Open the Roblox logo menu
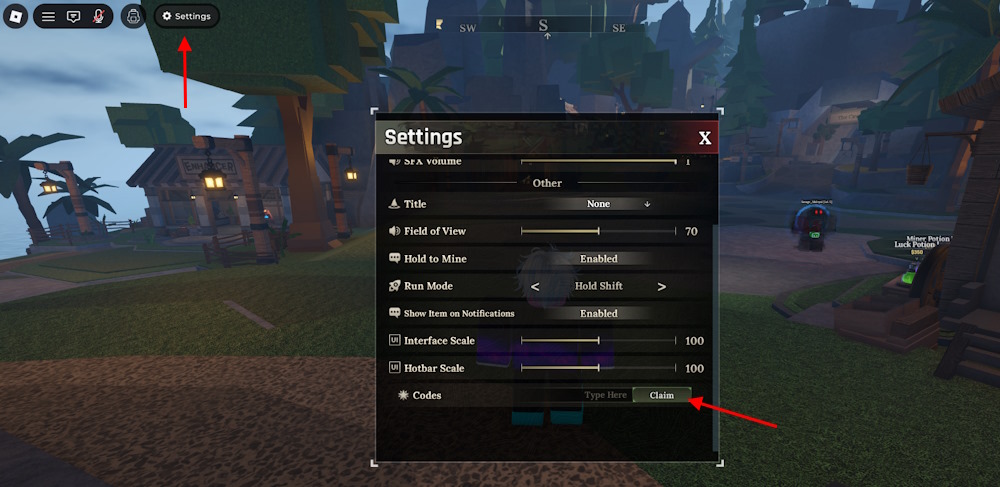Screen dimensions: 1000x487 (15, 16)
